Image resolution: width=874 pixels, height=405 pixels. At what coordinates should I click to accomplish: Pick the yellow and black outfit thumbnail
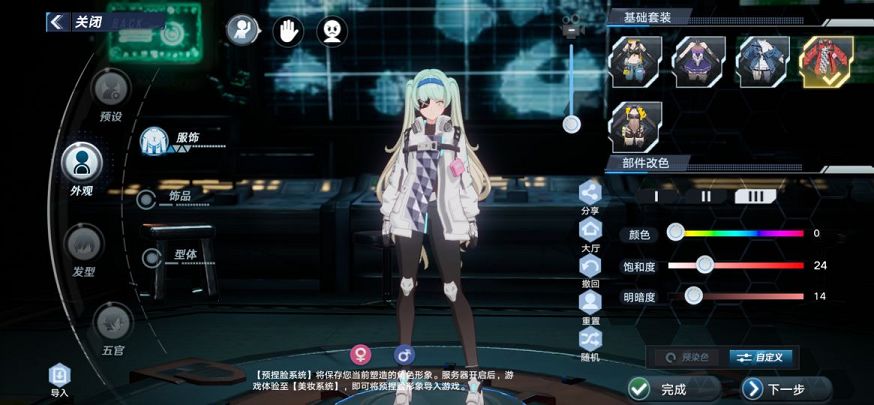click(x=636, y=127)
